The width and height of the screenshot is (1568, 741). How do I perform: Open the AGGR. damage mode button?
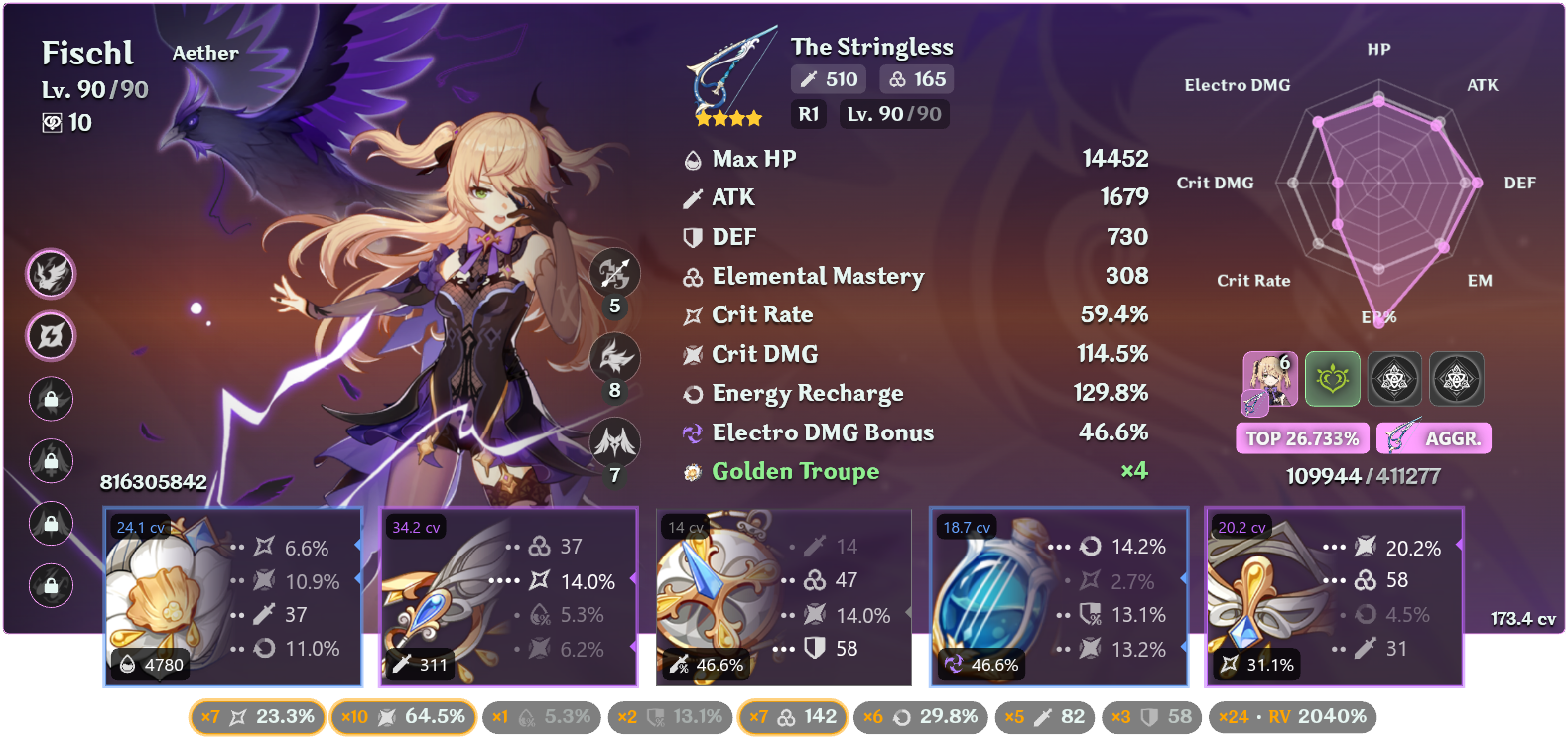[1433, 437]
